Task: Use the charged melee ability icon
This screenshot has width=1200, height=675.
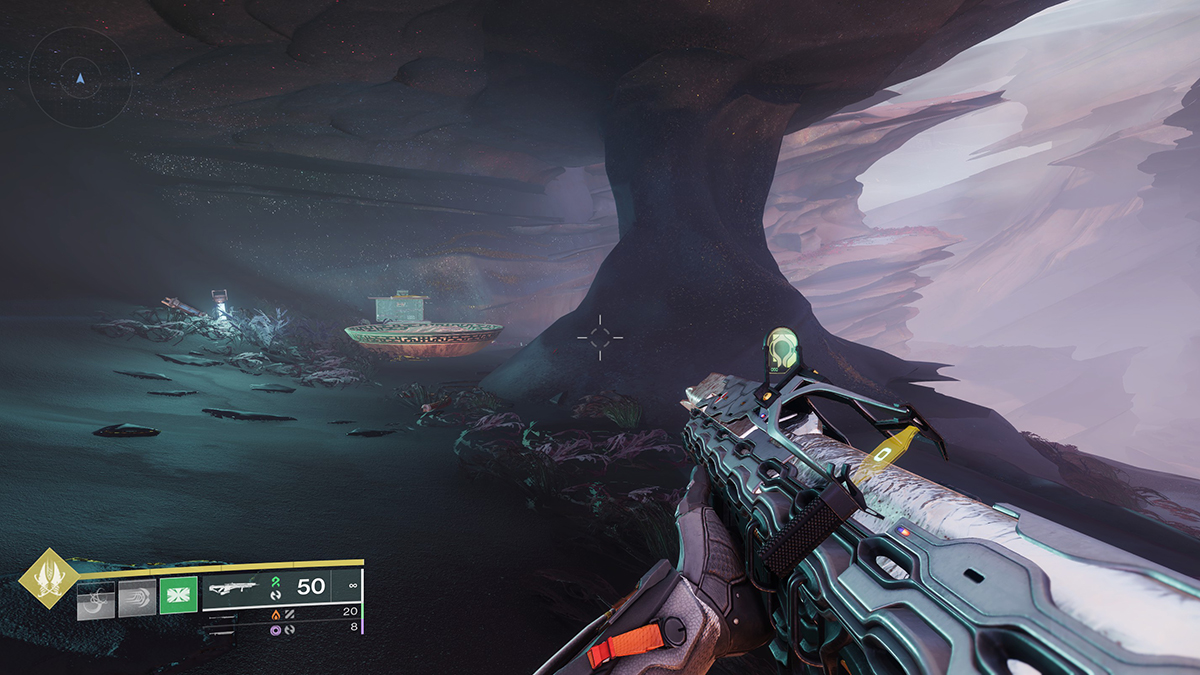Action: pyautogui.click(x=138, y=596)
